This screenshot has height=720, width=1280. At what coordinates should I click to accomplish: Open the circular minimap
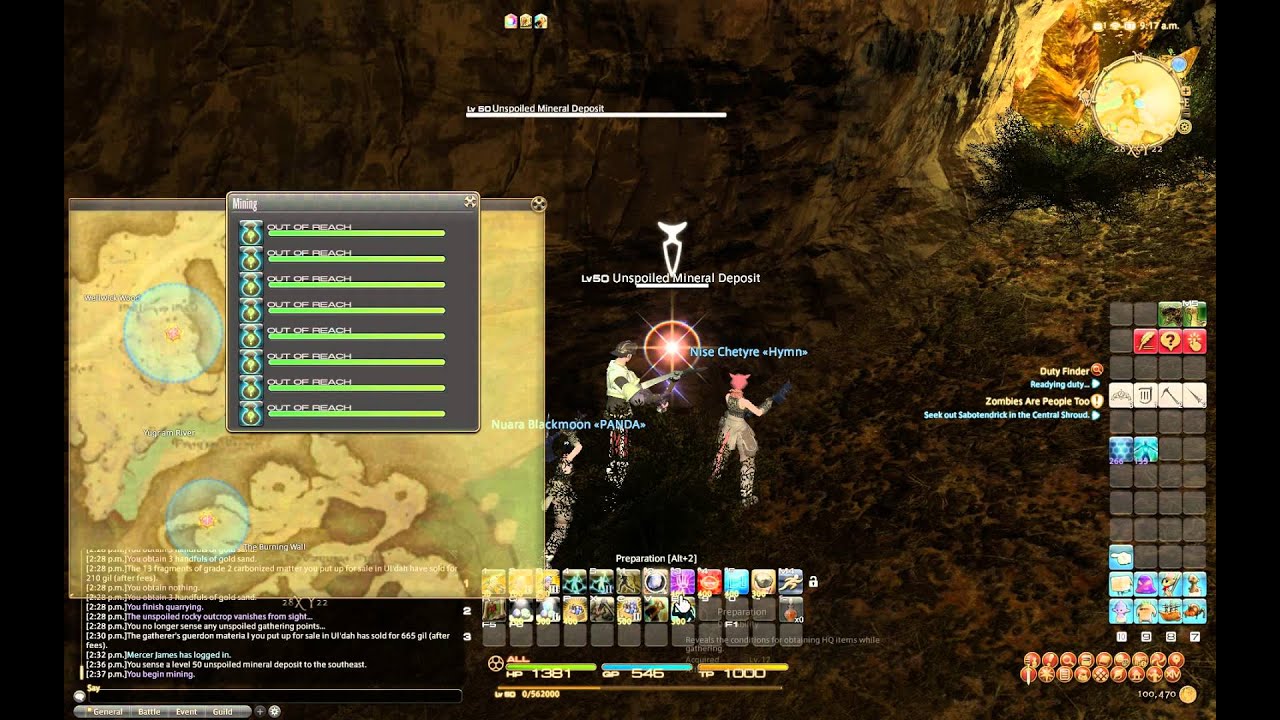pyautogui.click(x=1137, y=98)
